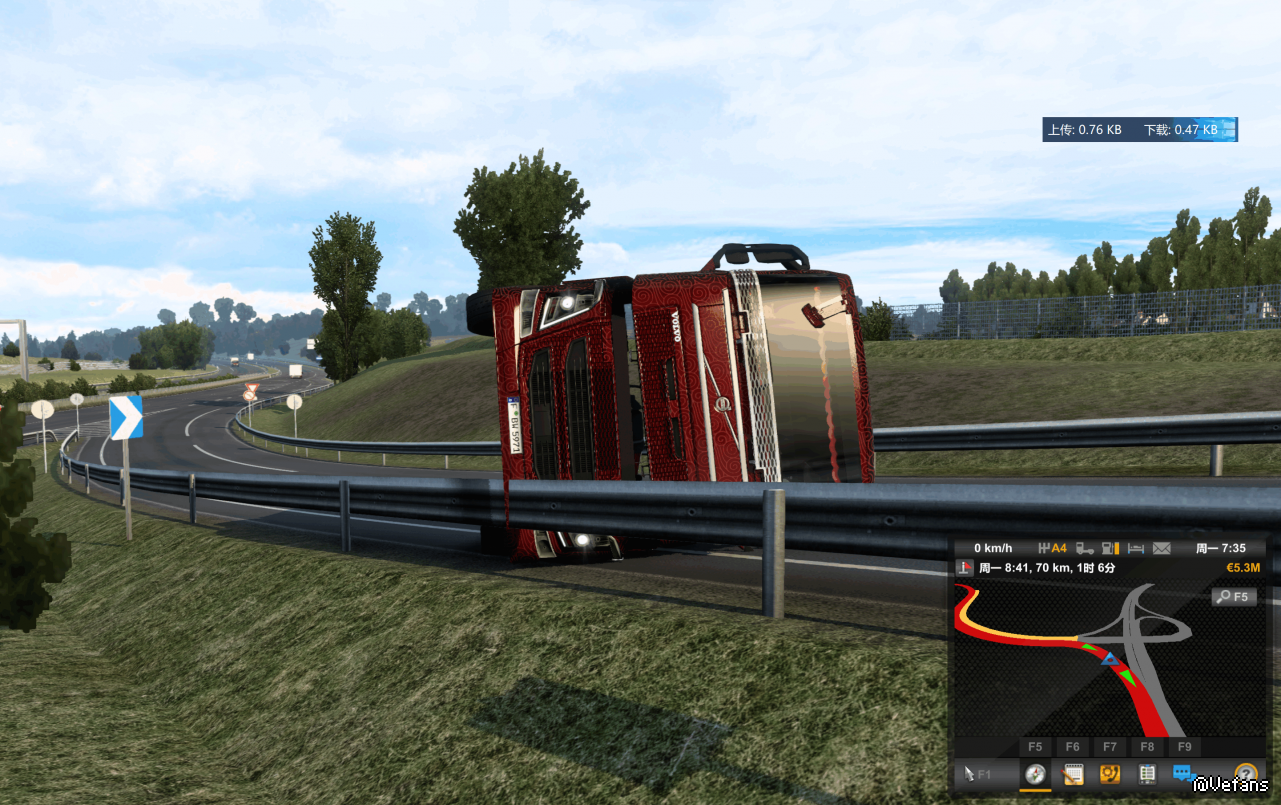Show the truck info checklist tab
The height and width of the screenshot is (805, 1281).
tap(1147, 773)
